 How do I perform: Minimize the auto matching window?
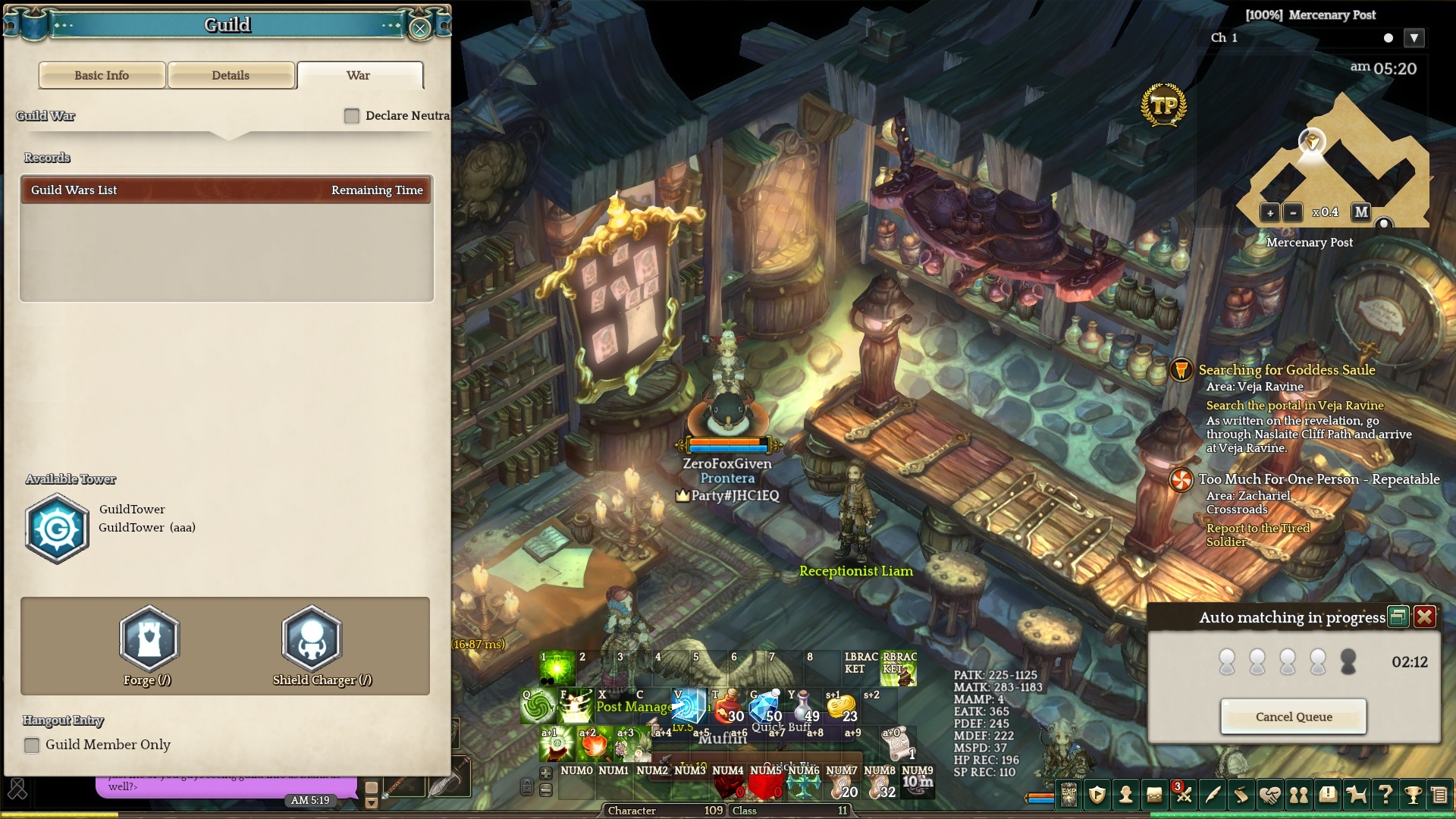[1398, 617]
